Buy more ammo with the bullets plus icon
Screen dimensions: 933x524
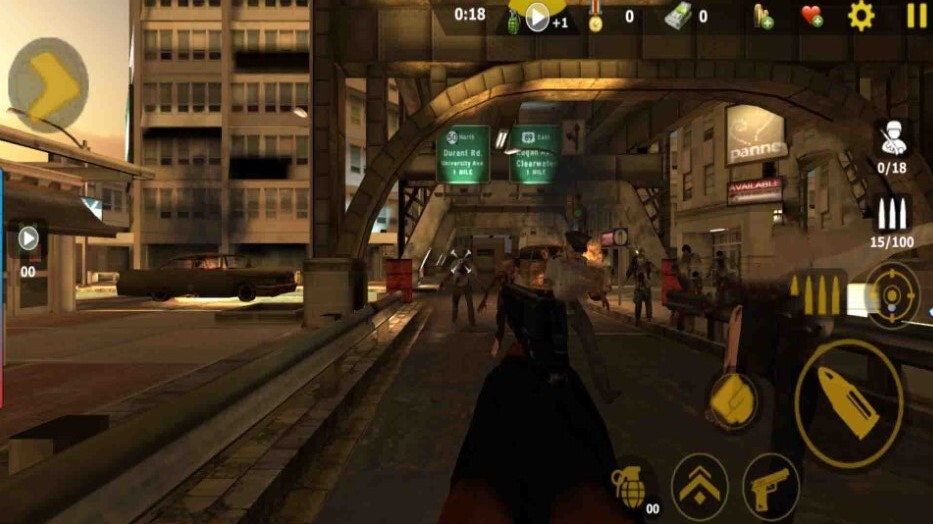tap(763, 15)
